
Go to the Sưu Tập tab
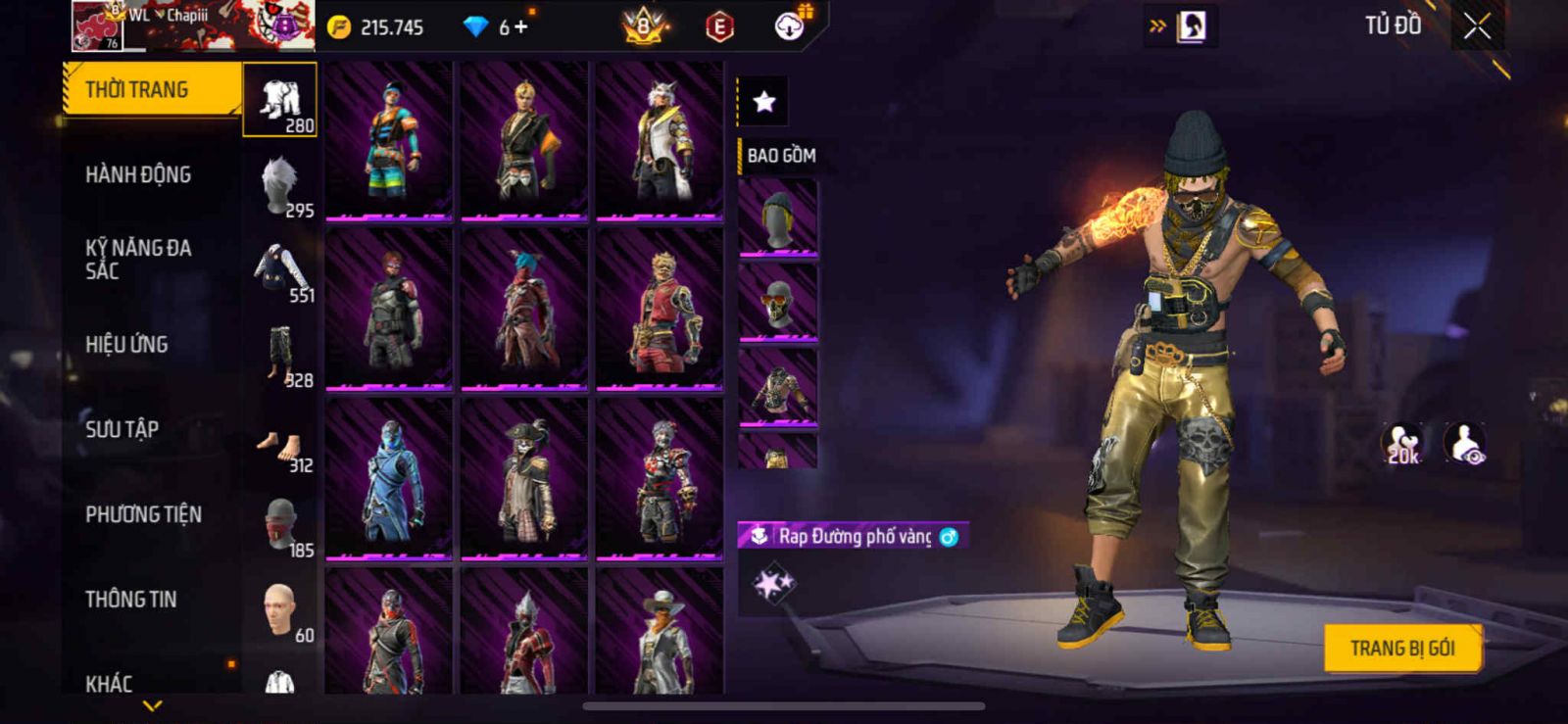[x=122, y=429]
